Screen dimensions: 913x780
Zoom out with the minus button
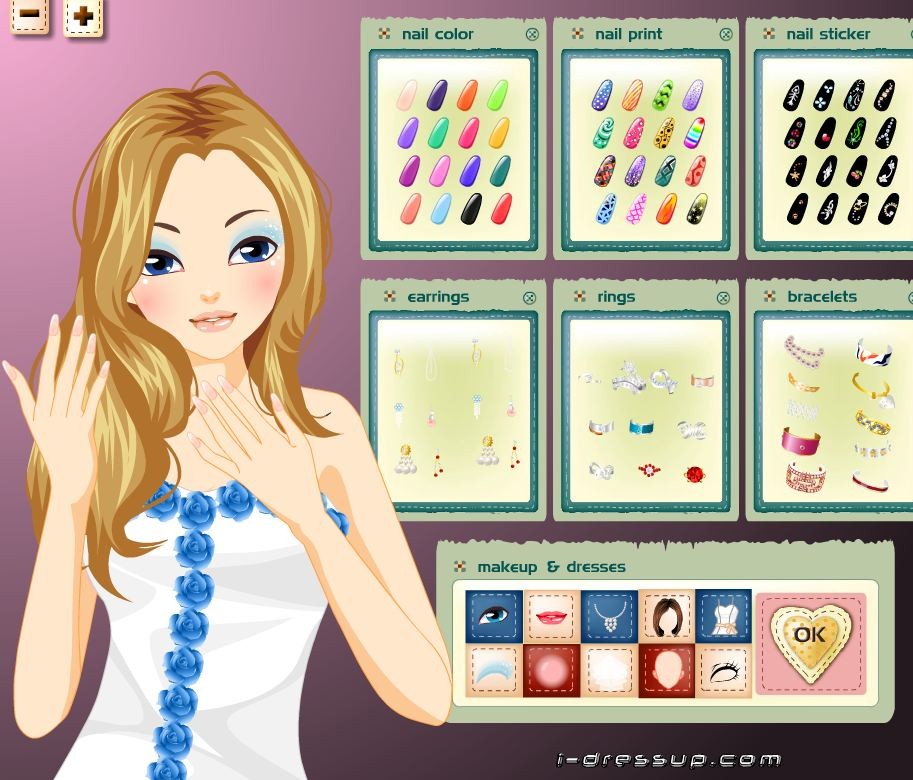pos(30,15)
